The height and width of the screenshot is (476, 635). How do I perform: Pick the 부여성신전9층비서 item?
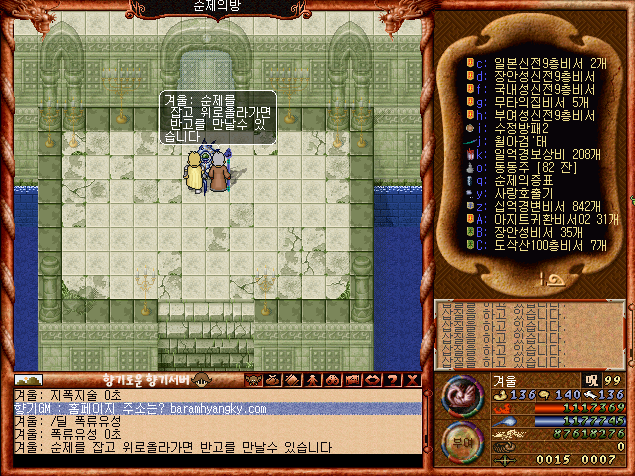(530, 114)
